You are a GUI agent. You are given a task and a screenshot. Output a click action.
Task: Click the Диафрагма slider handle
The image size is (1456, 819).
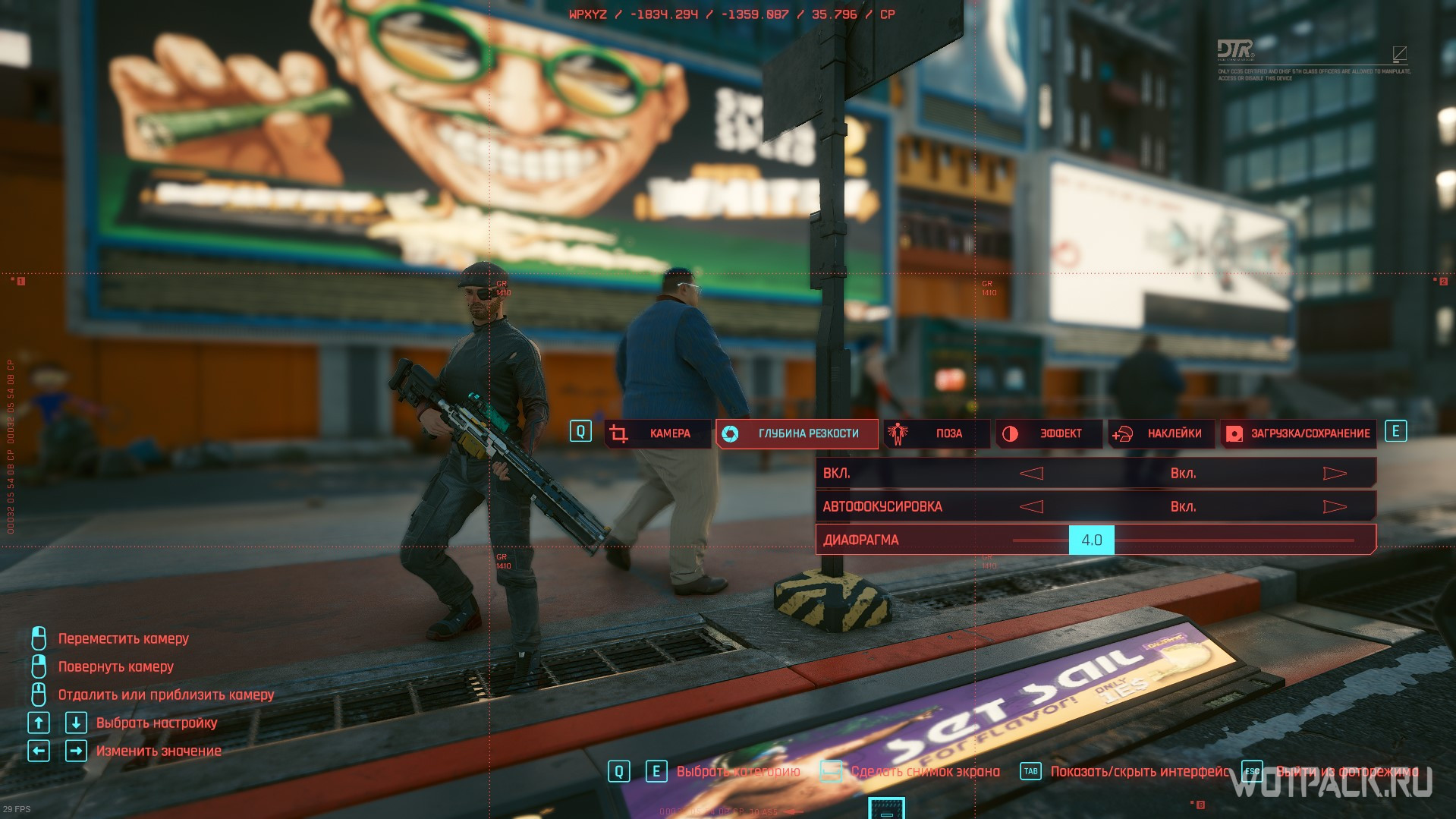1092,540
